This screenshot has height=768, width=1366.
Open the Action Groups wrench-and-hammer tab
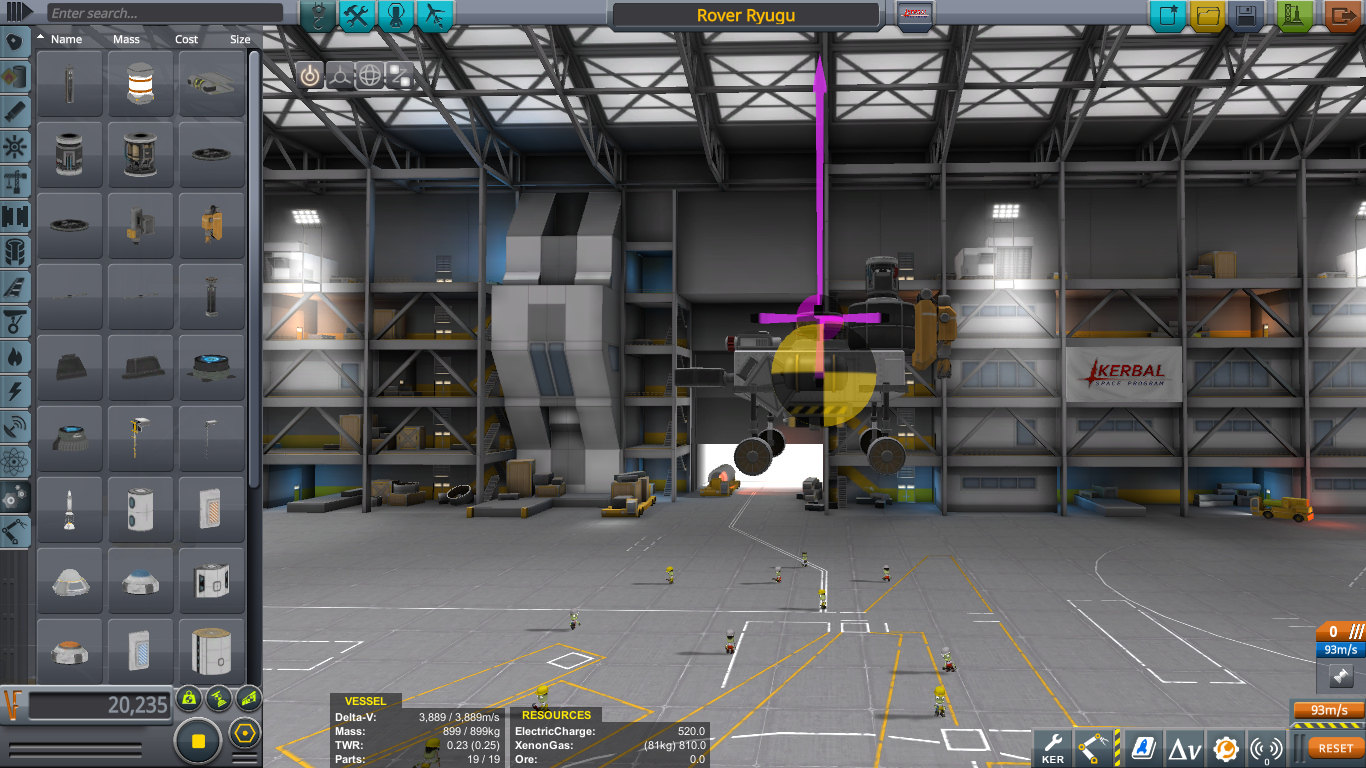tap(357, 16)
